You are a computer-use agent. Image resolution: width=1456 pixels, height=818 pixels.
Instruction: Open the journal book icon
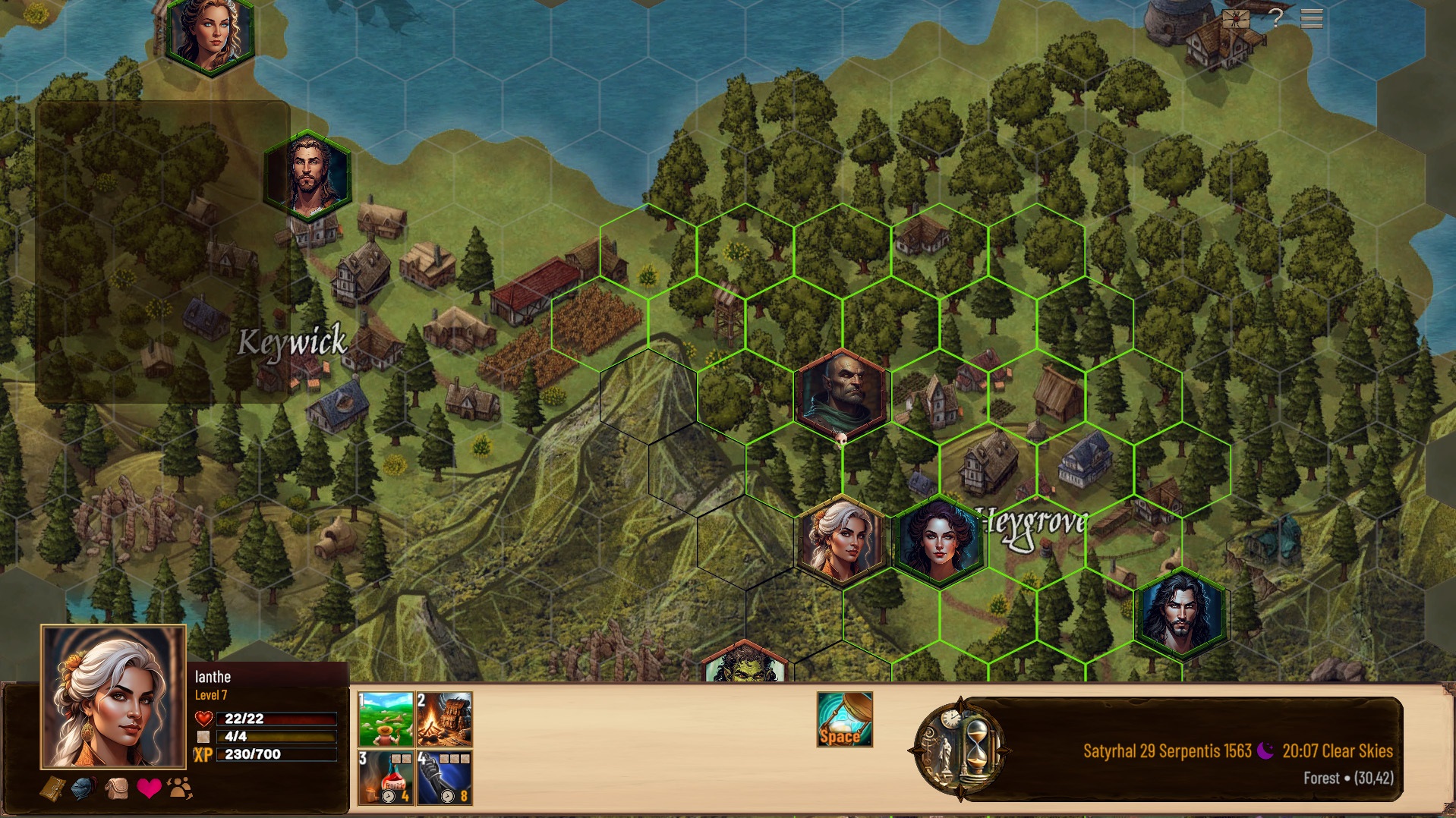52,789
